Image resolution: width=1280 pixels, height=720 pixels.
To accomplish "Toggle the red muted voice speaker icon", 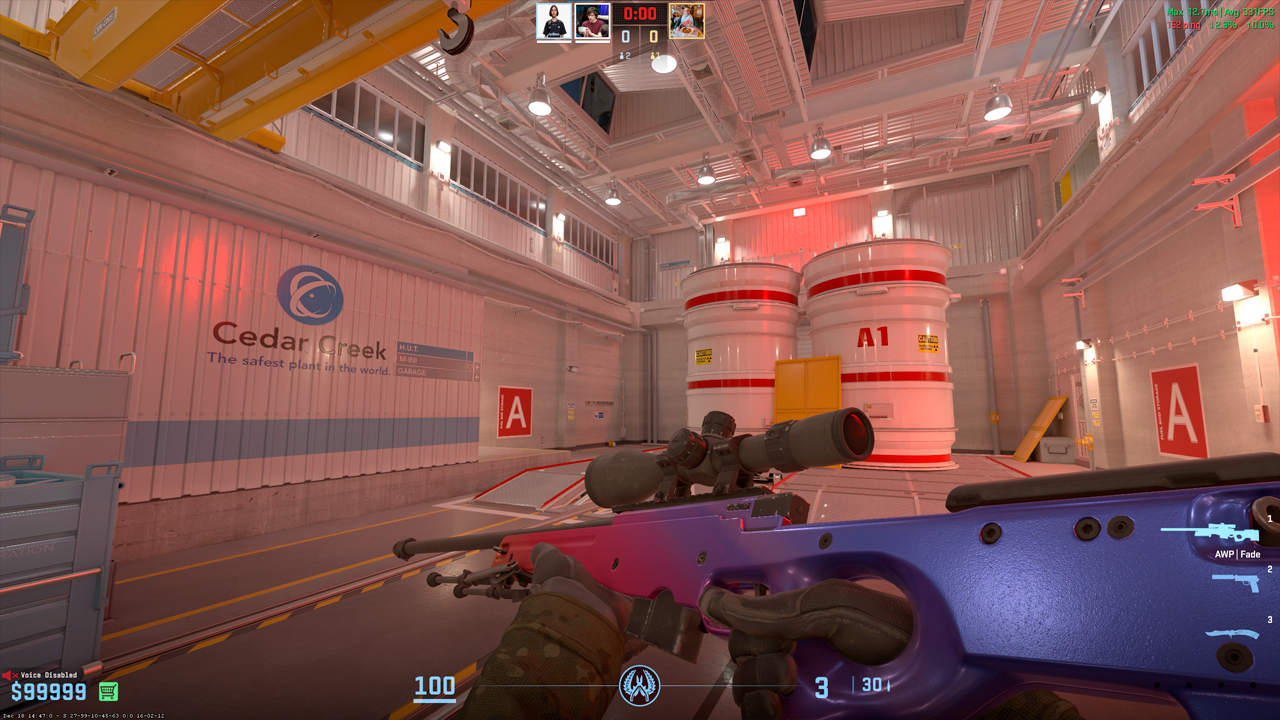I will 10,675.
